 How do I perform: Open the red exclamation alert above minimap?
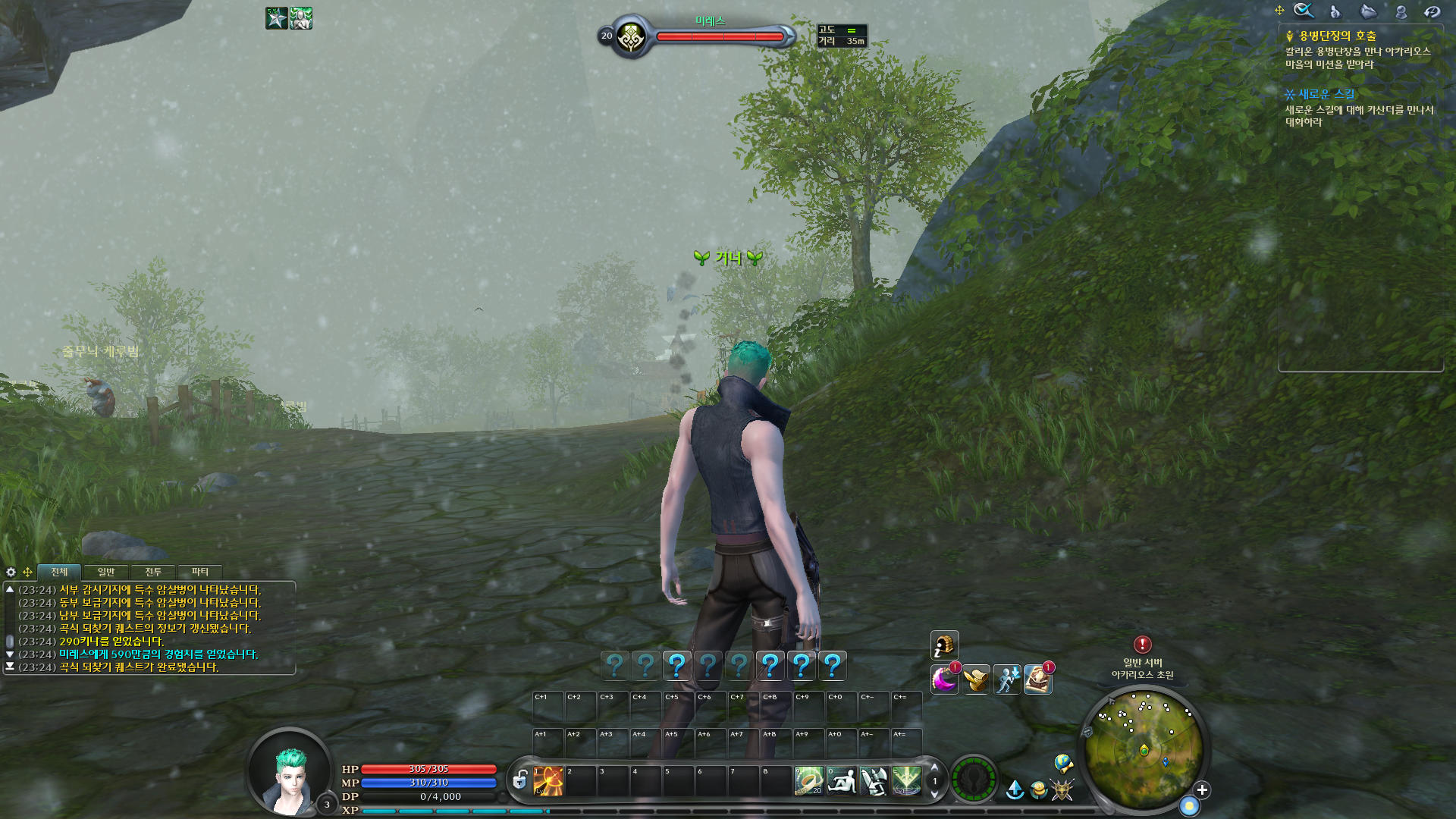(x=1142, y=645)
